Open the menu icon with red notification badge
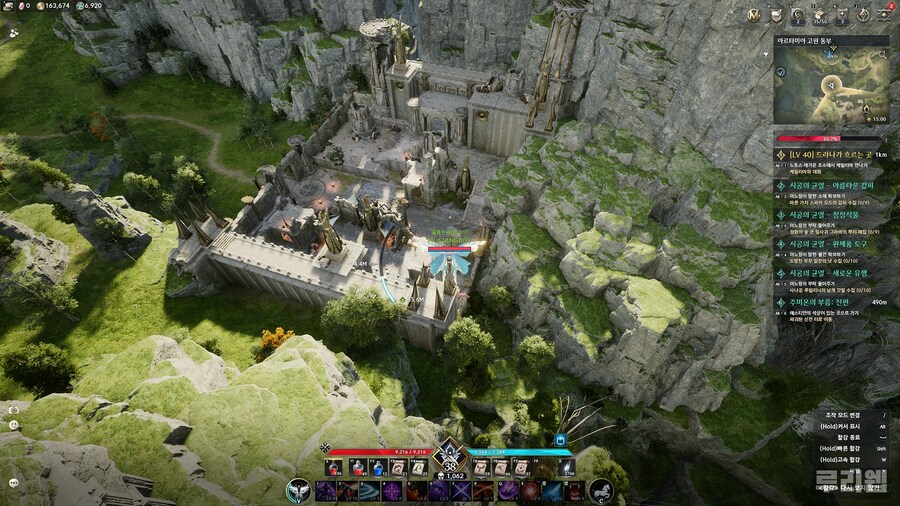This screenshot has width=900, height=506. pos(885,14)
